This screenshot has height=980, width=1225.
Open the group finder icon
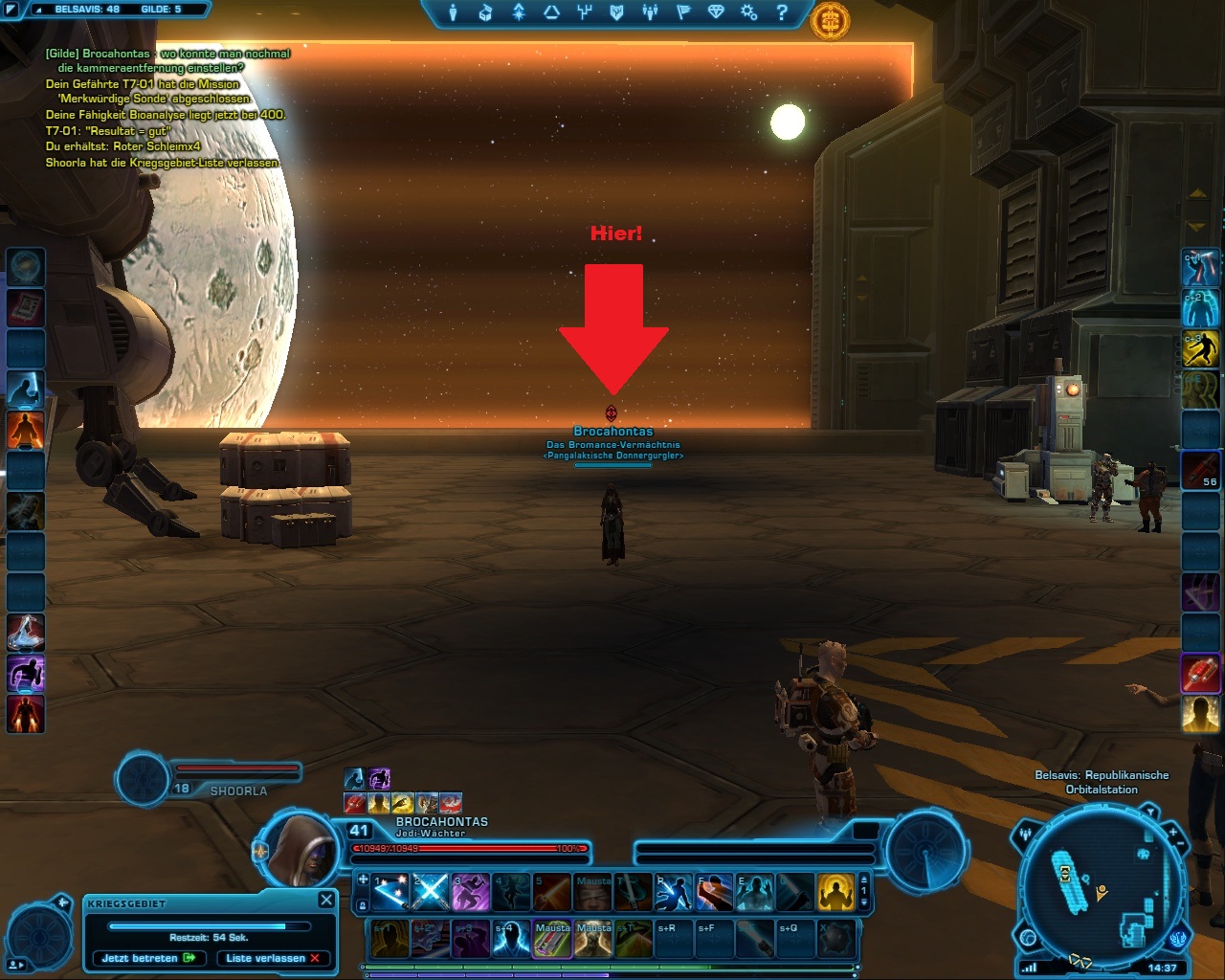point(650,12)
